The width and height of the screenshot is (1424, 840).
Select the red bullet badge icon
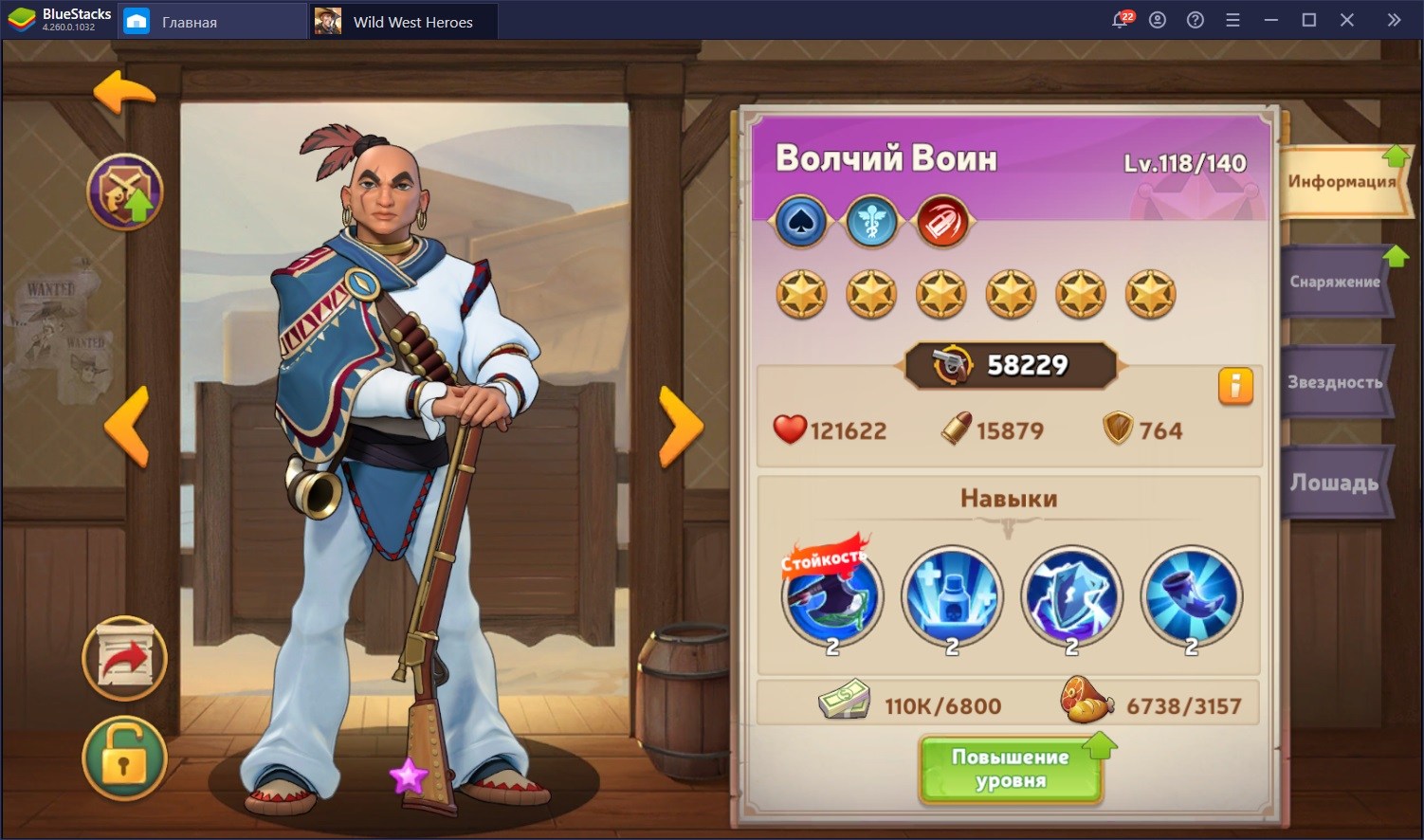[941, 222]
